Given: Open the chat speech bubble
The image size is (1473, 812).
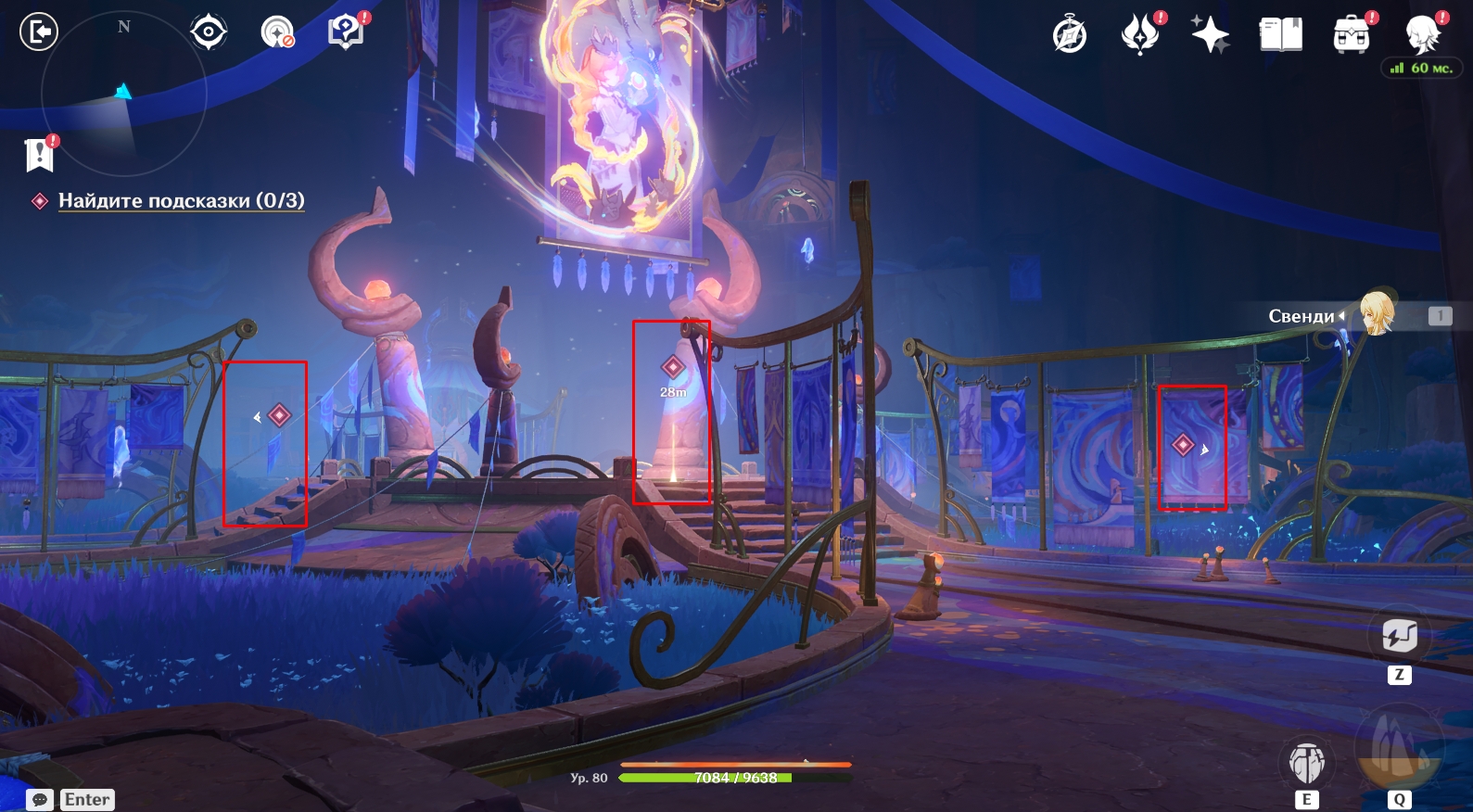Looking at the screenshot, I should [40, 799].
